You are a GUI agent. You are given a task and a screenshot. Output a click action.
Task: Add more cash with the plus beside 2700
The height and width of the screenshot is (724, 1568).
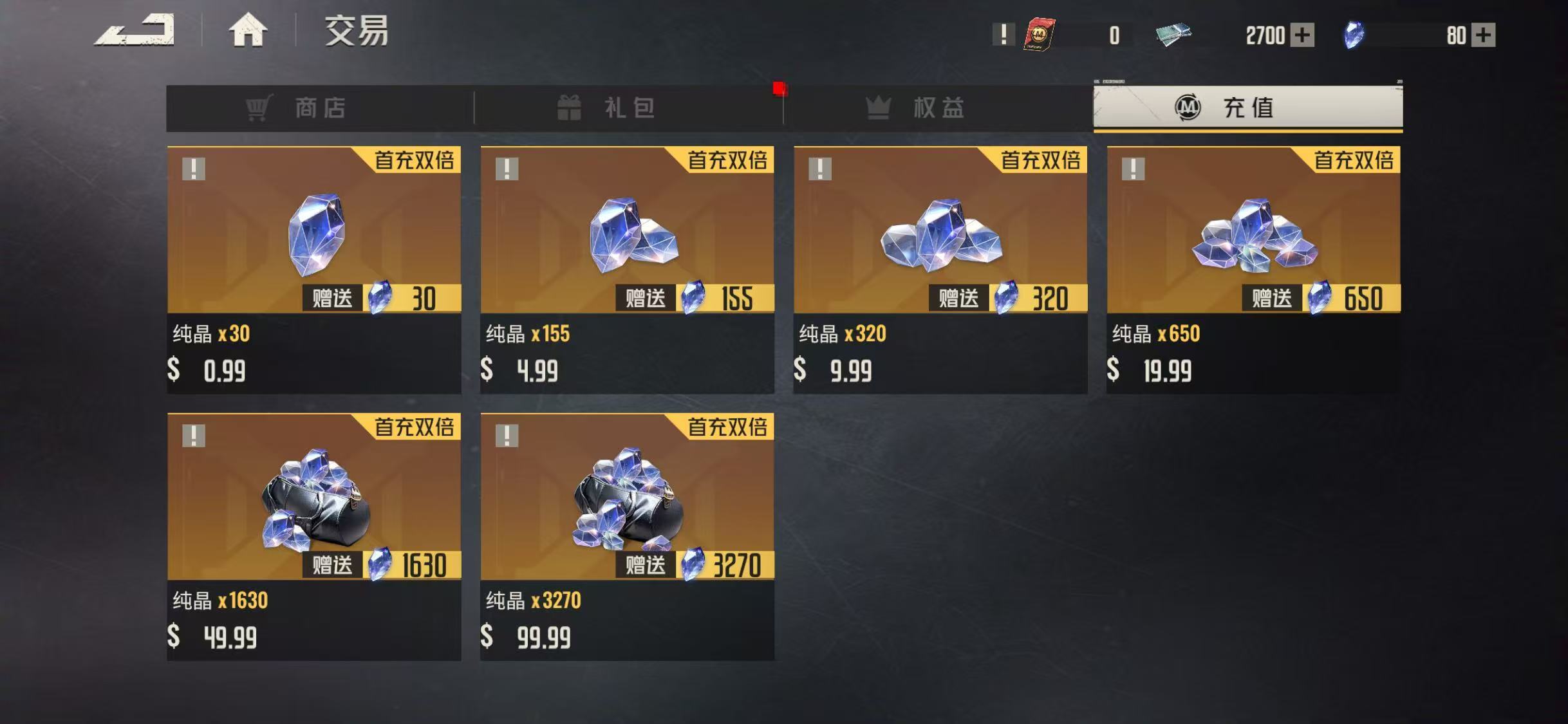tap(1302, 35)
